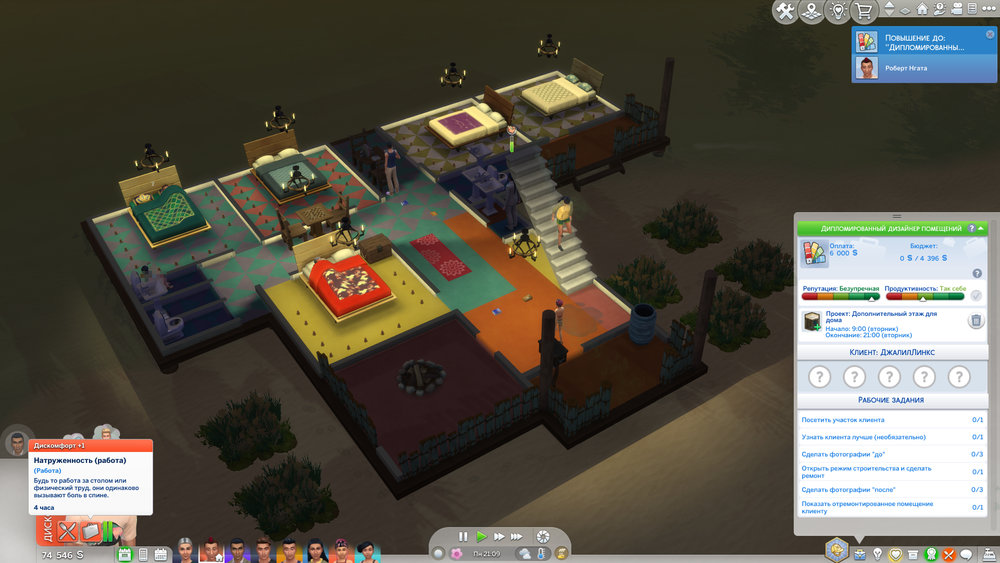Collapse the designer career panel header
The image size is (1000, 563).
(981, 229)
